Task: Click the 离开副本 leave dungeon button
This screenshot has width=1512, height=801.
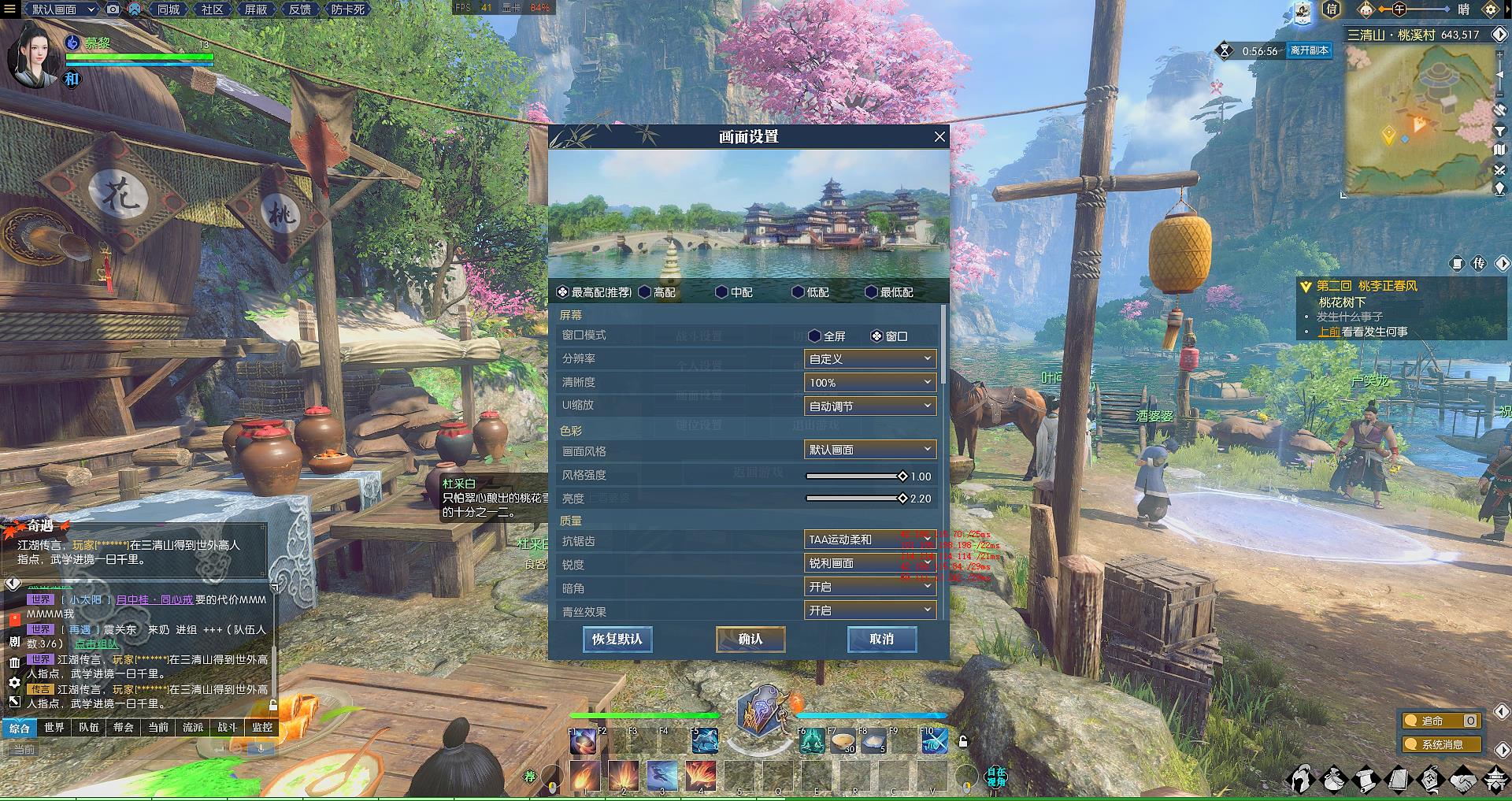Action: coord(1309,50)
